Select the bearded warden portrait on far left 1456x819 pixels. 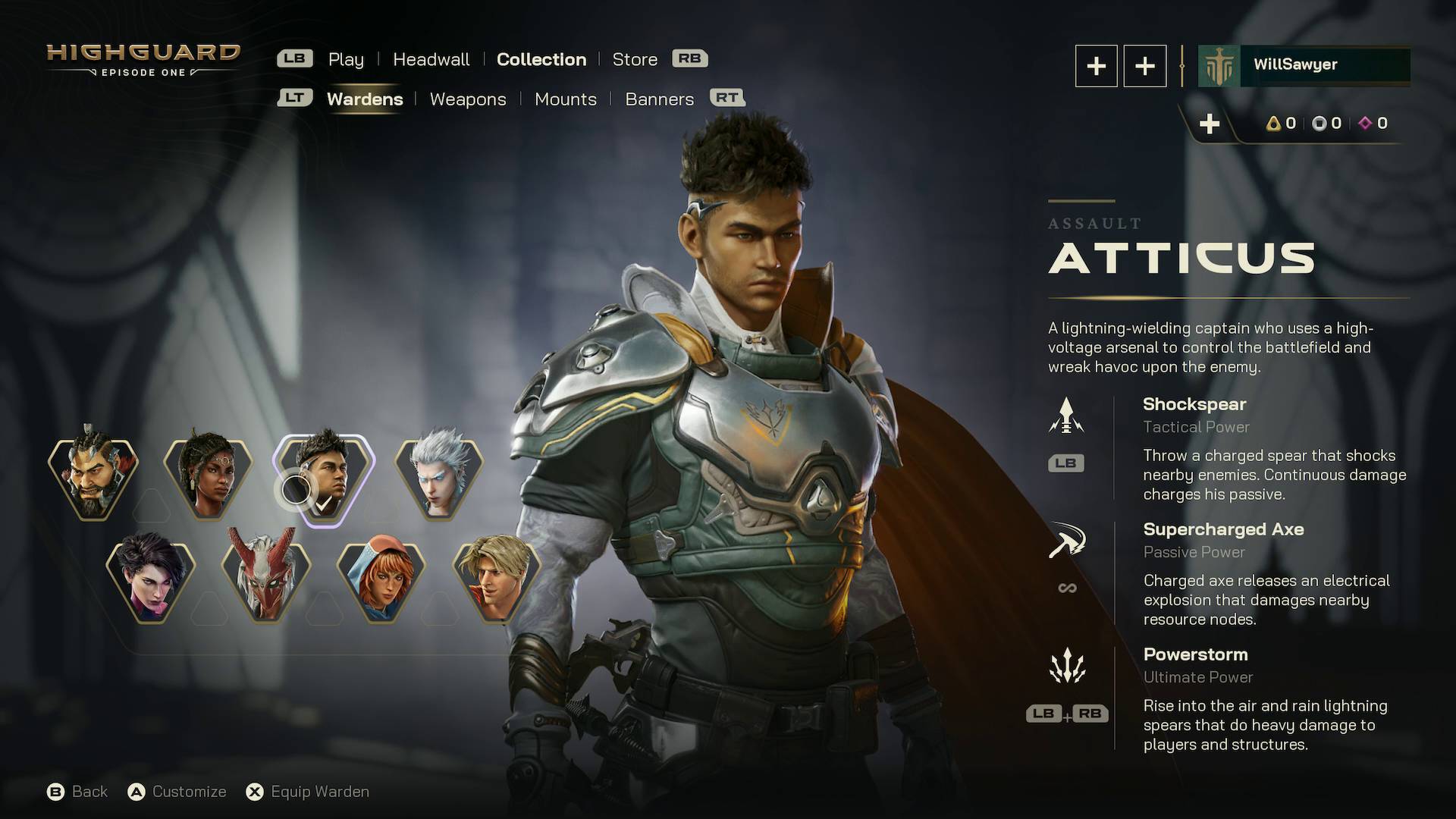point(93,476)
